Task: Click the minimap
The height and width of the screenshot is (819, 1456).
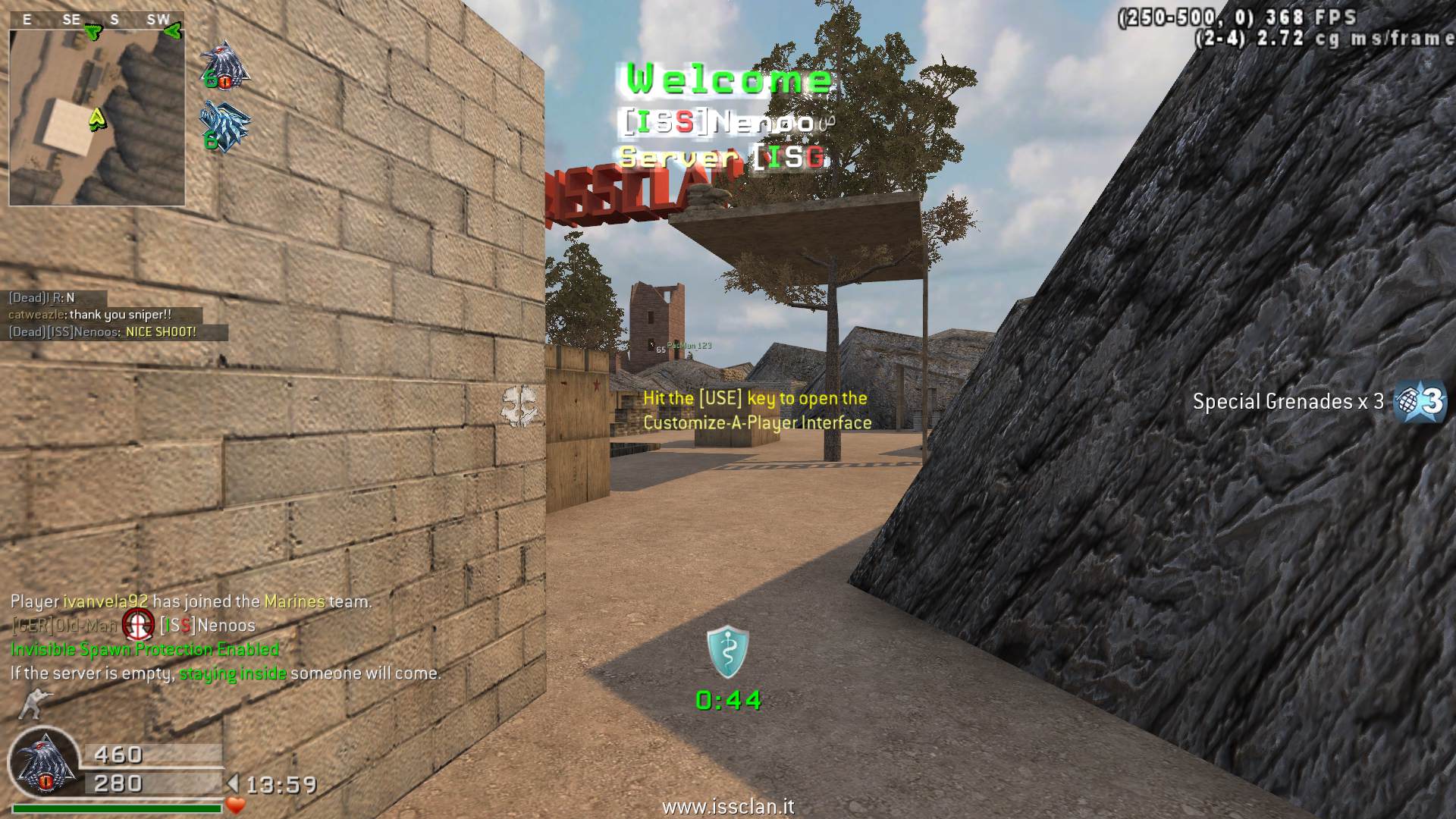Action: point(97,118)
